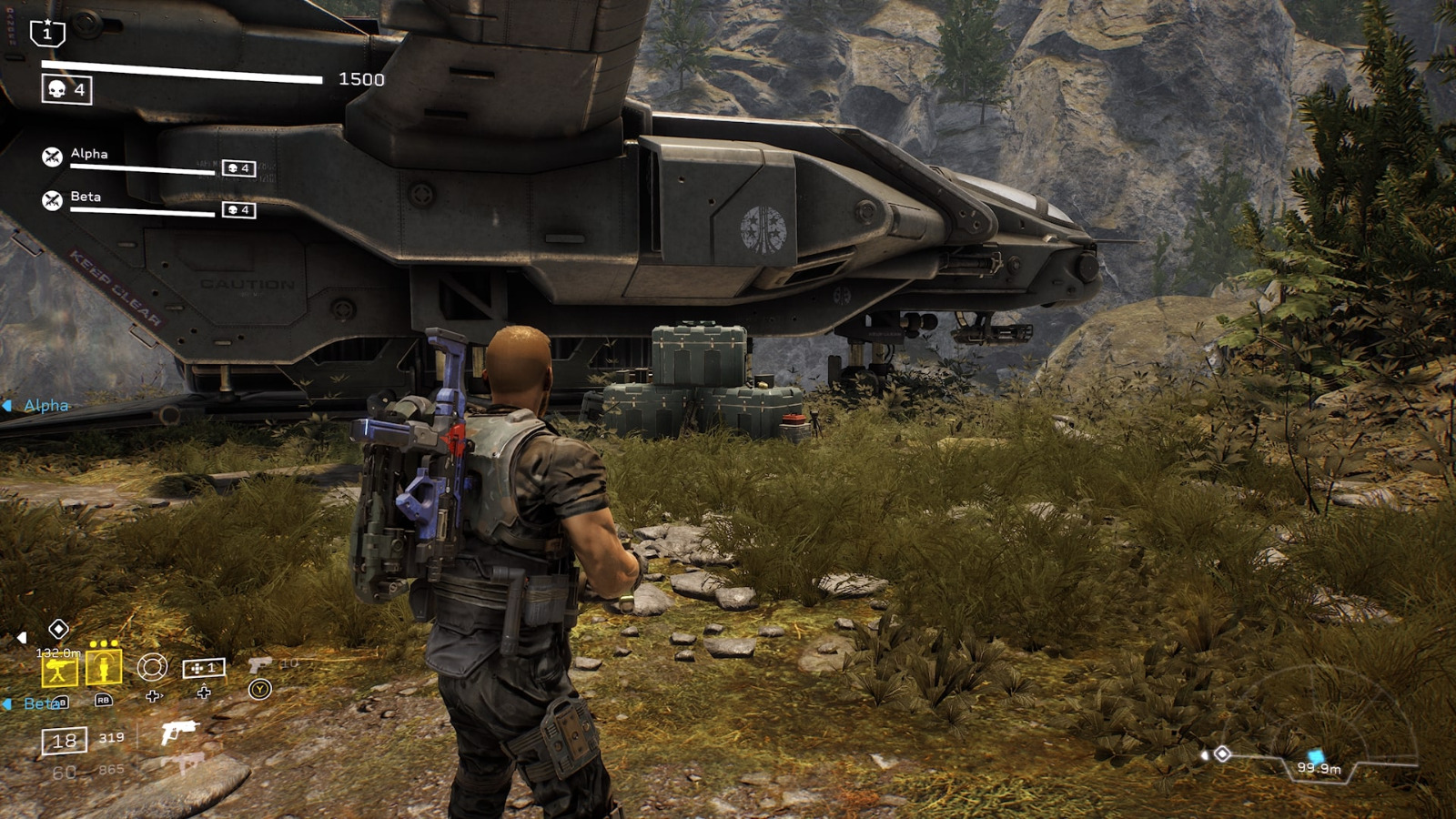Click the crossed-rifles icon next to Beta

click(x=52, y=198)
